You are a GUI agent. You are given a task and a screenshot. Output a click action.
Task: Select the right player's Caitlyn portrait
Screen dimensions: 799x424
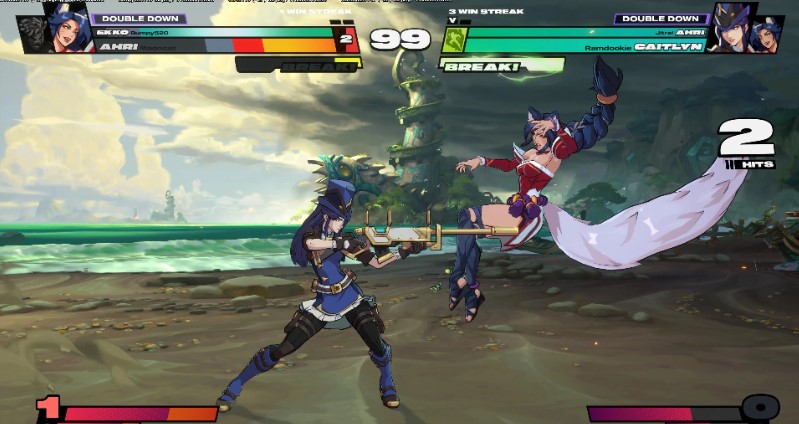[733, 27]
